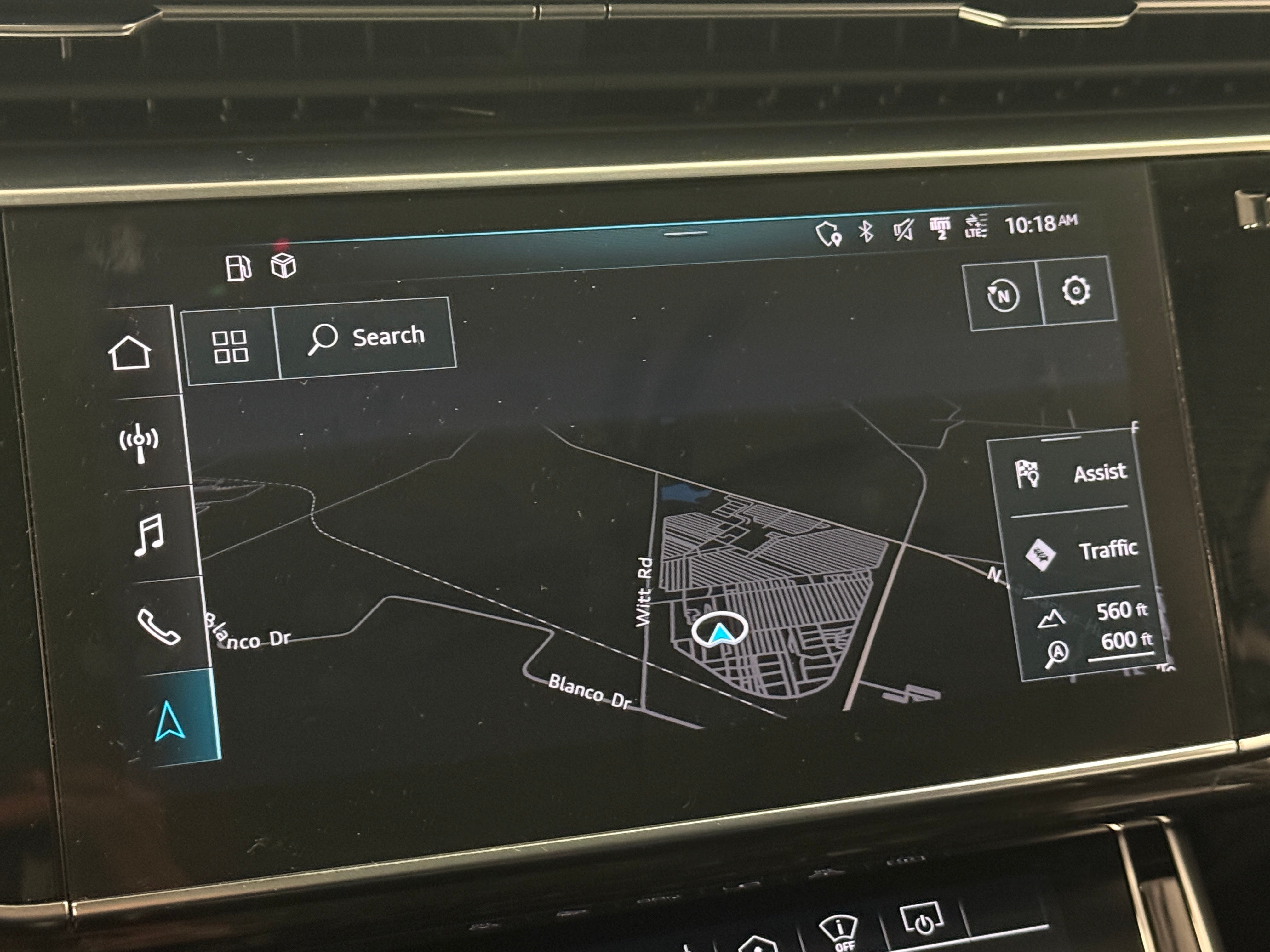Image resolution: width=1270 pixels, height=952 pixels.
Task: Pull down the top status bar handle
Action: pyautogui.click(x=685, y=234)
